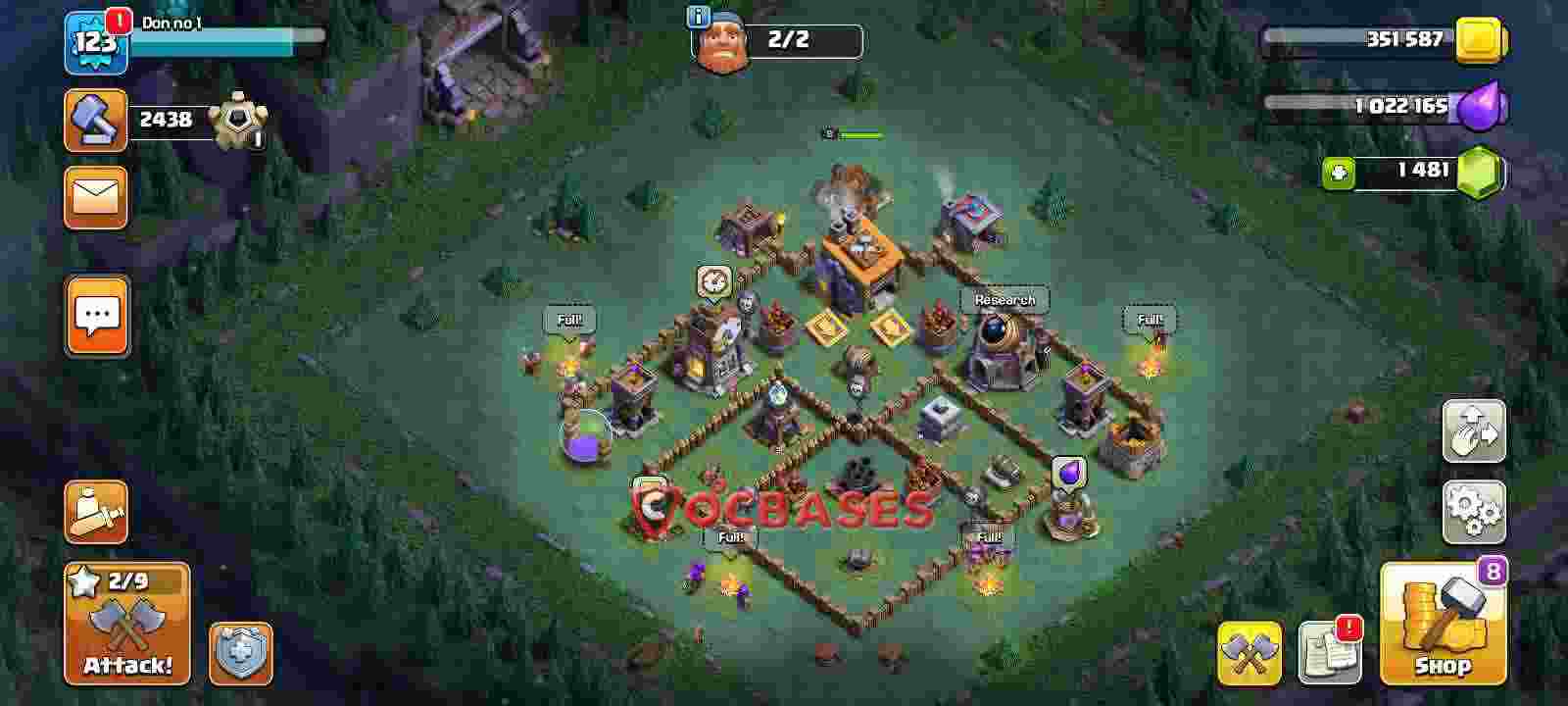Open the in-game mail inbox

(95, 199)
